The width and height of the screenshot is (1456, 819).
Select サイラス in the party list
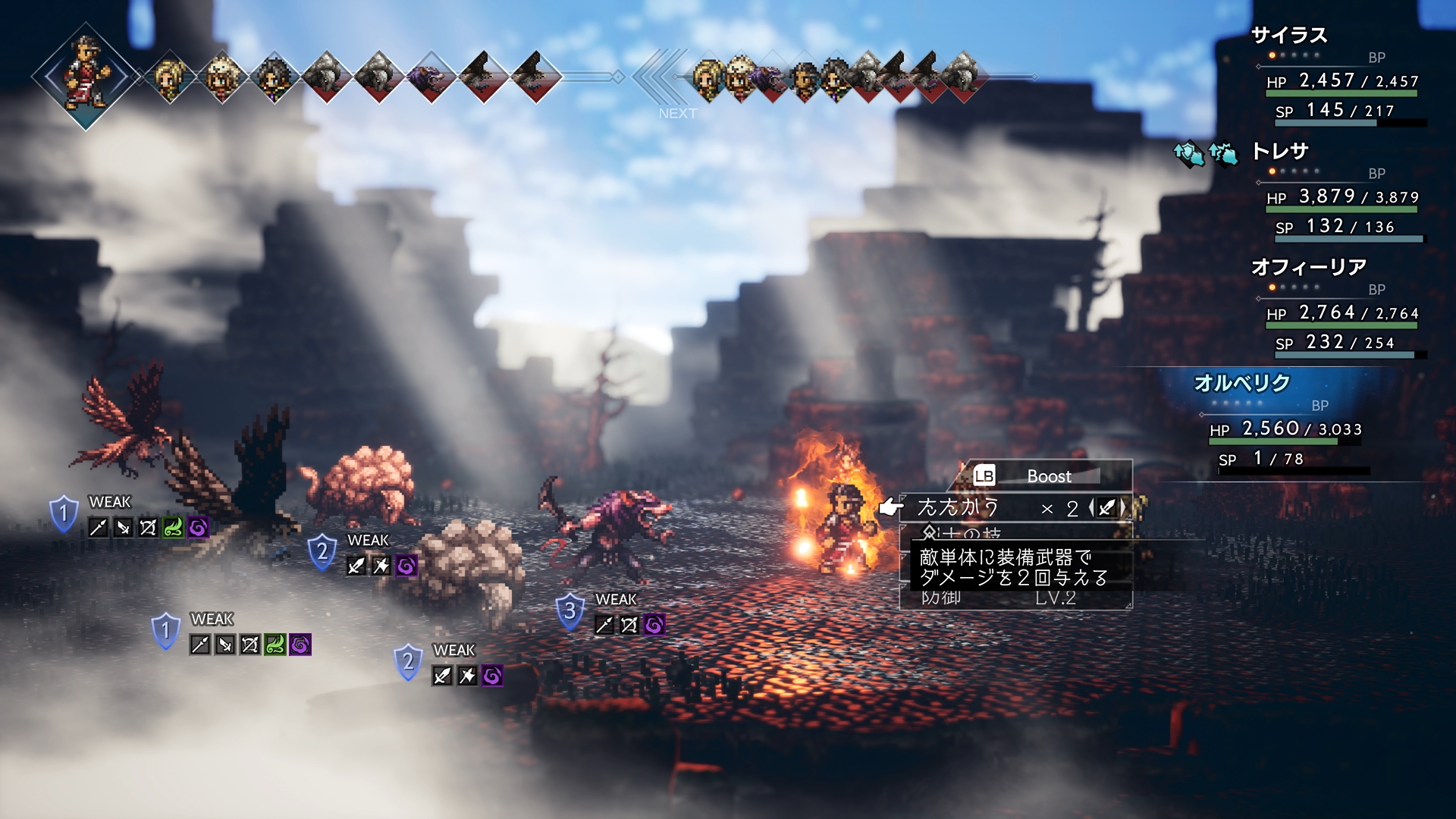(1288, 36)
